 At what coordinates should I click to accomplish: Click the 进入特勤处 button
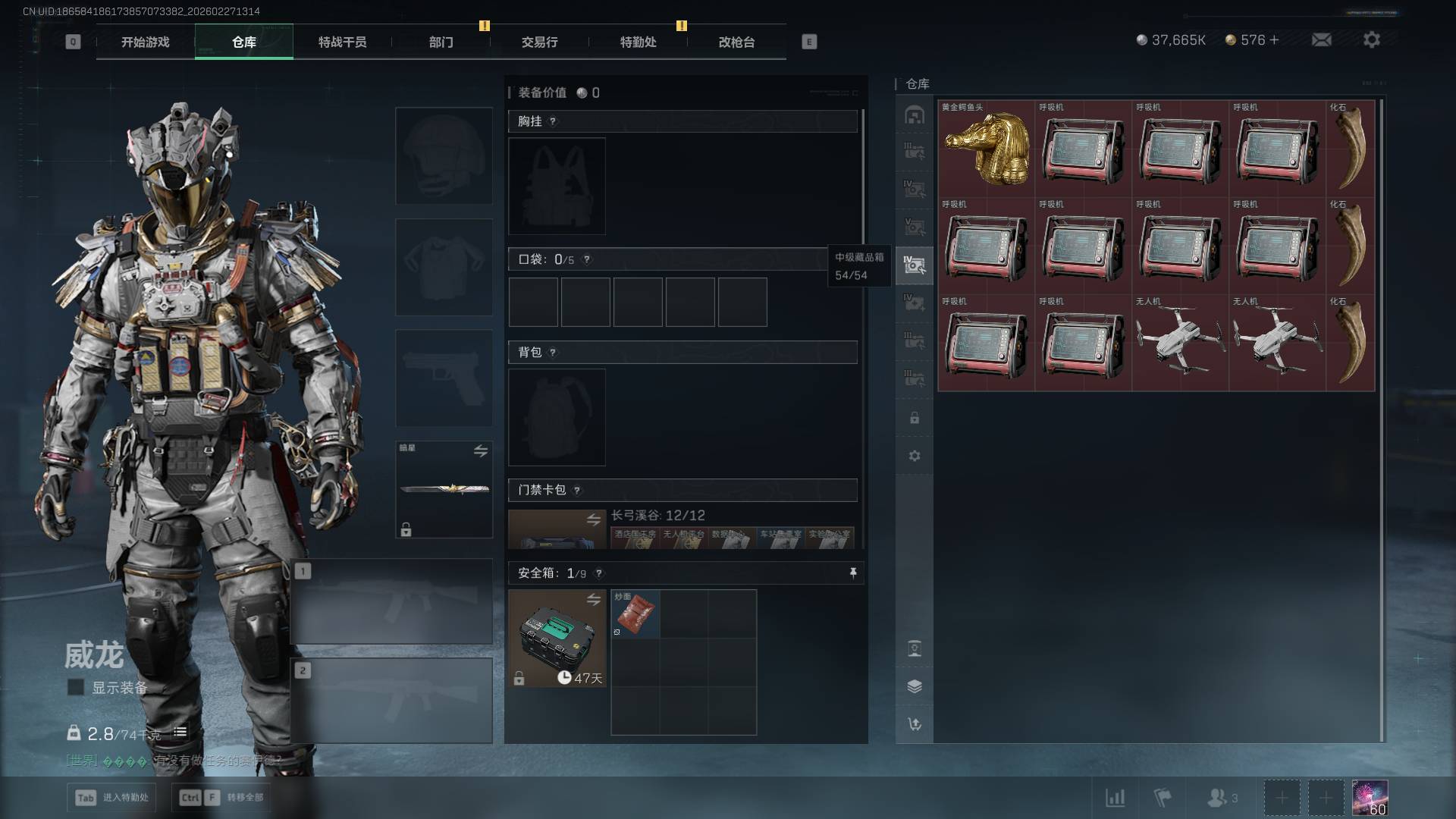[113, 797]
